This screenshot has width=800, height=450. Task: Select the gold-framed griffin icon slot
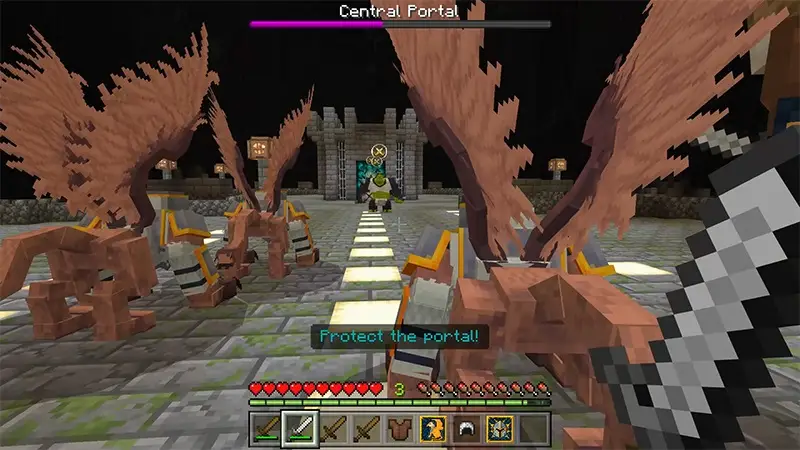[x=433, y=427]
